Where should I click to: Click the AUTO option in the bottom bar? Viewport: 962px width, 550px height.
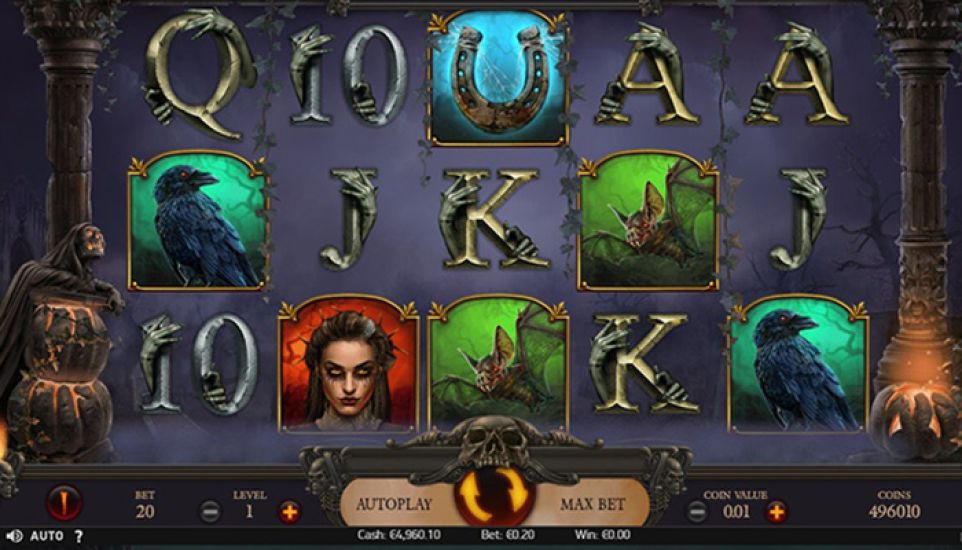pos(46,536)
